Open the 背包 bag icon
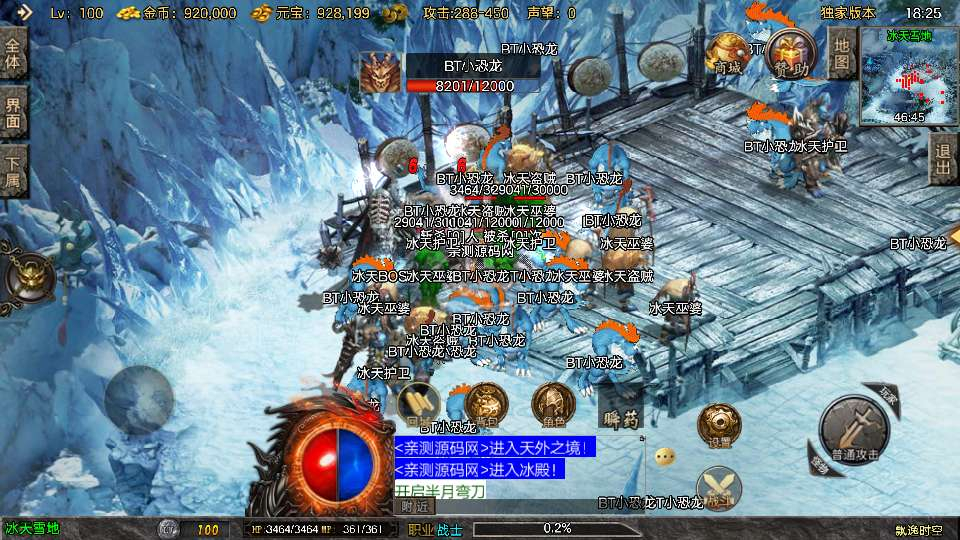Viewport: 960px width, 540px height. click(x=486, y=402)
